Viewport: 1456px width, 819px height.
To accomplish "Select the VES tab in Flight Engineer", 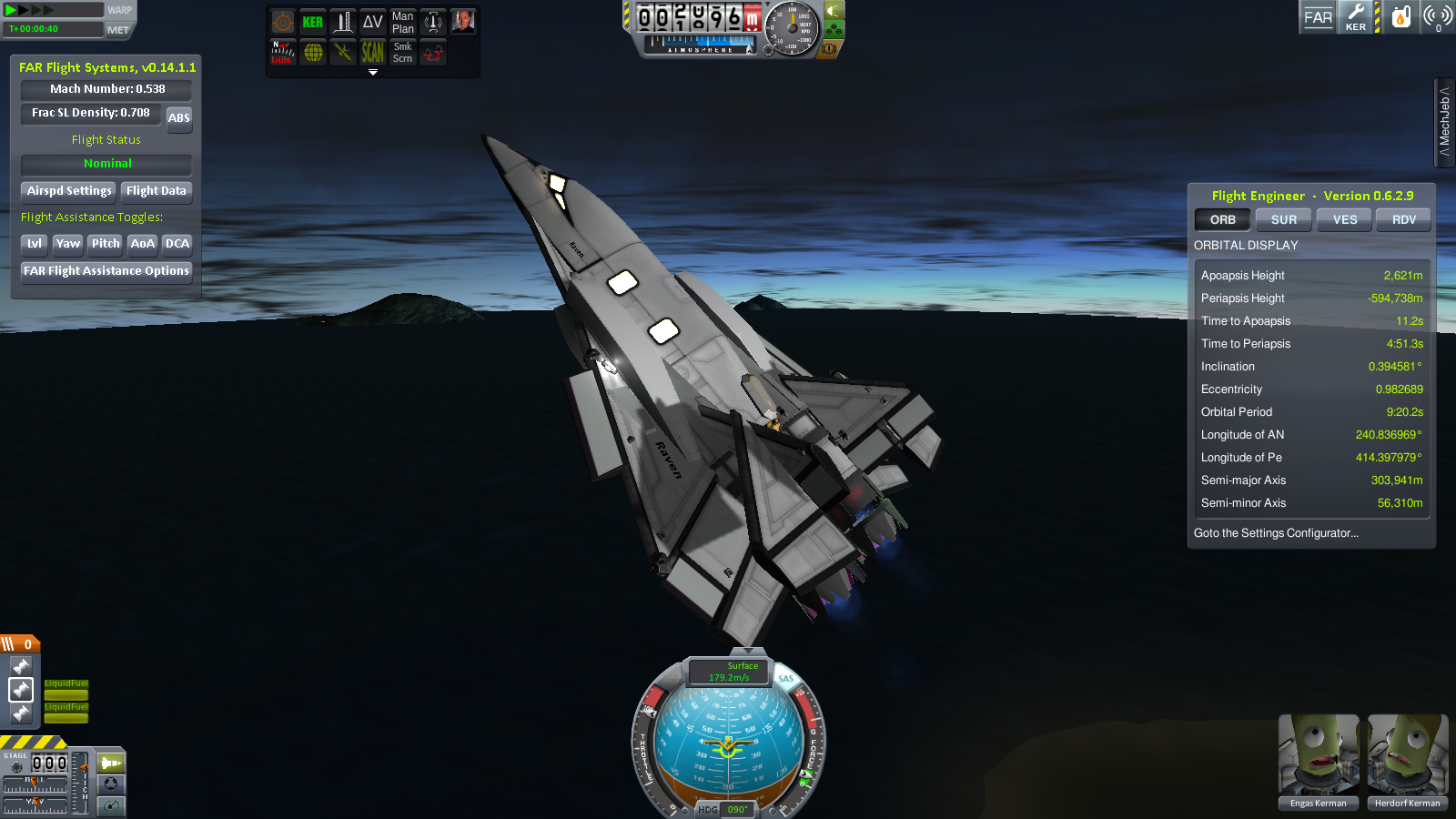I will point(1344,220).
